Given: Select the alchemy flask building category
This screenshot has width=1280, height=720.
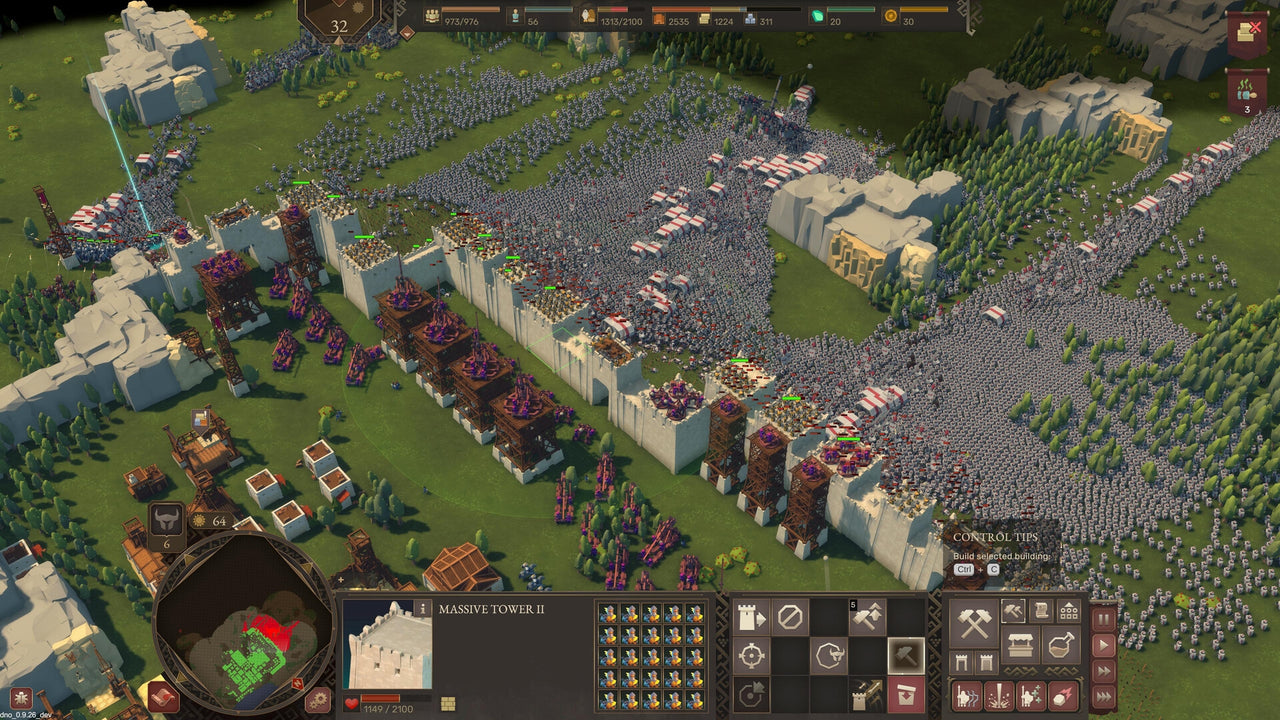Looking at the screenshot, I should pyautogui.click(x=1059, y=646).
